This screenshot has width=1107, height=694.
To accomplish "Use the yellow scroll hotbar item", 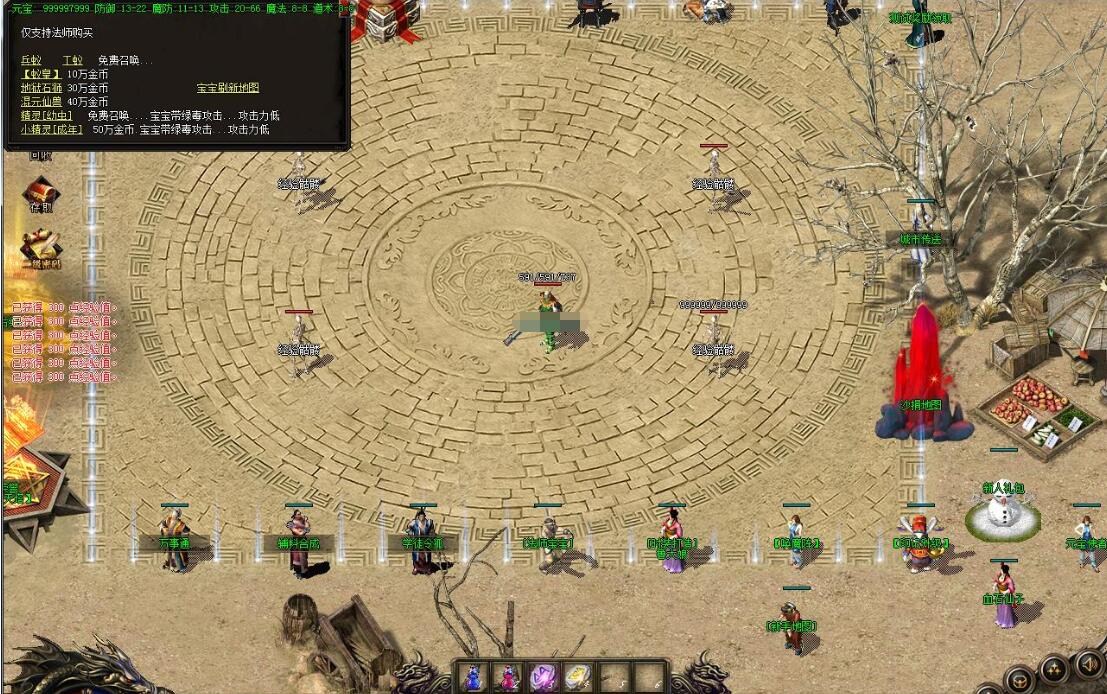I will (576, 676).
